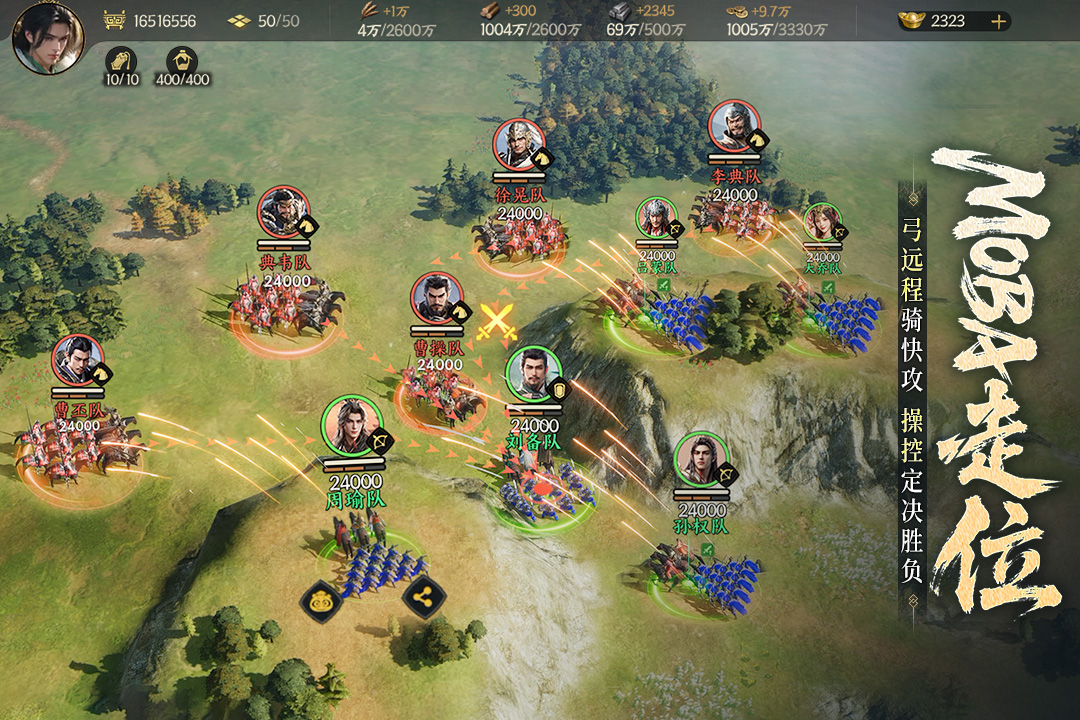This screenshot has height=720, width=1080.
Task: Select the 刘备队 commander portrait
Action: point(533,375)
